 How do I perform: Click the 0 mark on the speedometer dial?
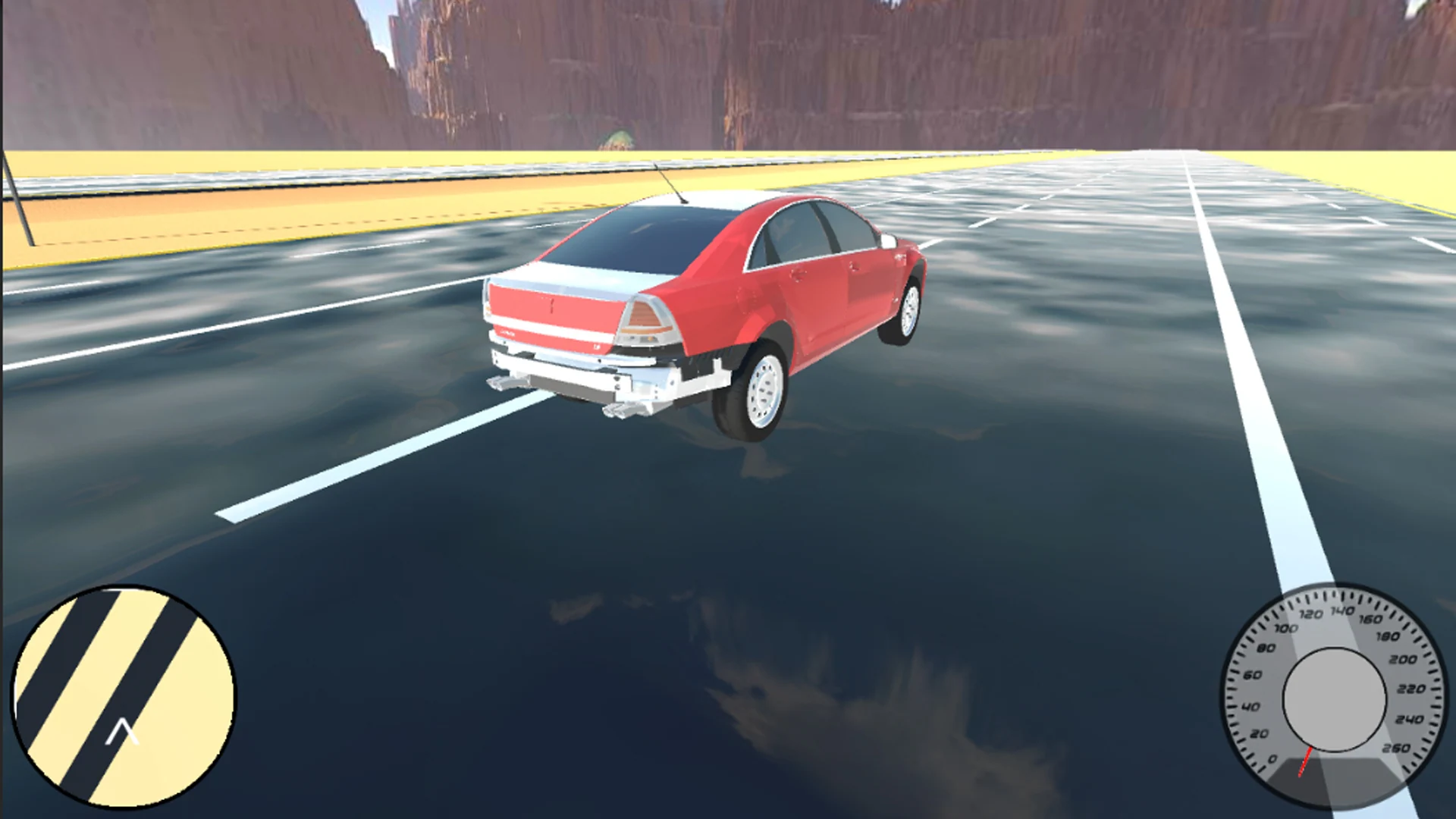(1272, 760)
